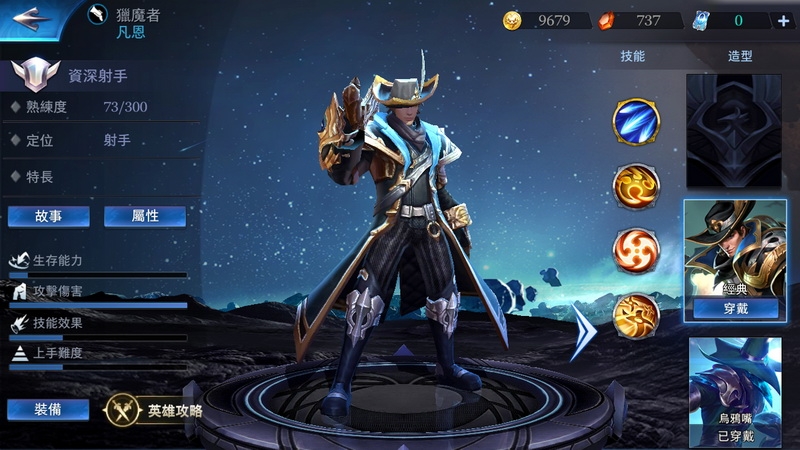This screenshot has width=800, height=450.
Task: Open the 裝備 equipment menu
Action: coord(48,409)
